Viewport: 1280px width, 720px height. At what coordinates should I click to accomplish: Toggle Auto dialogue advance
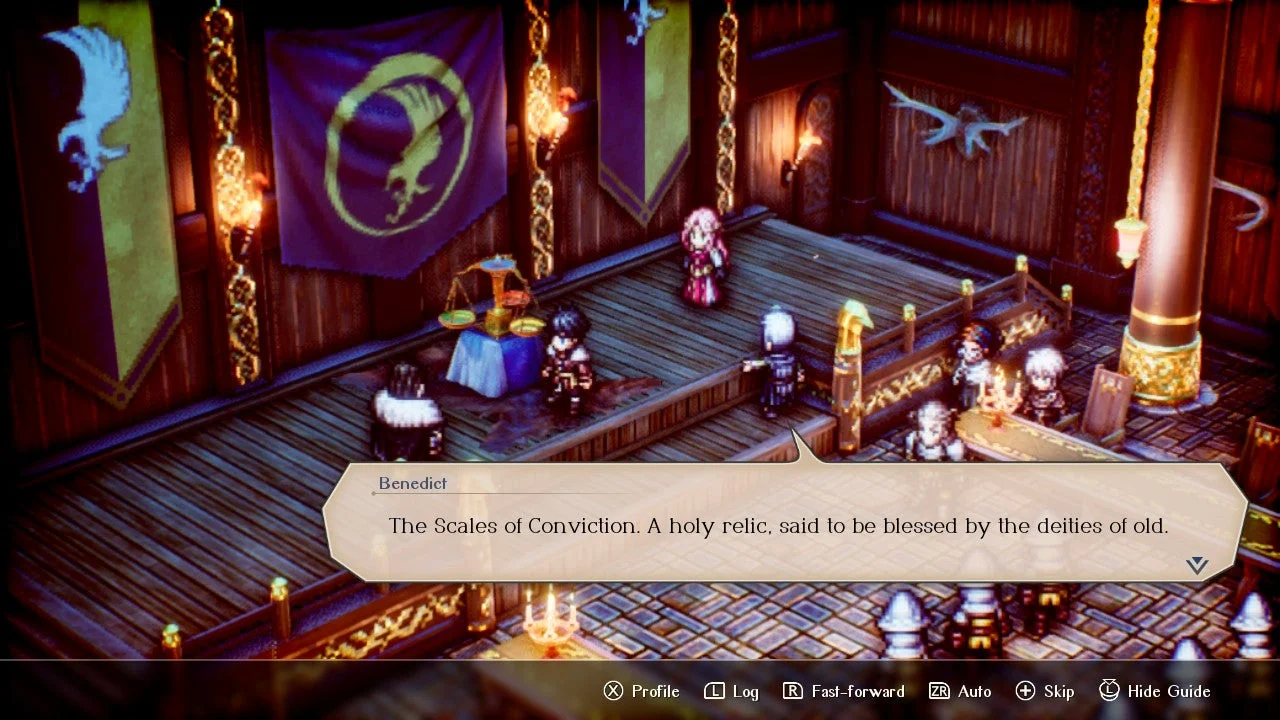(960, 691)
